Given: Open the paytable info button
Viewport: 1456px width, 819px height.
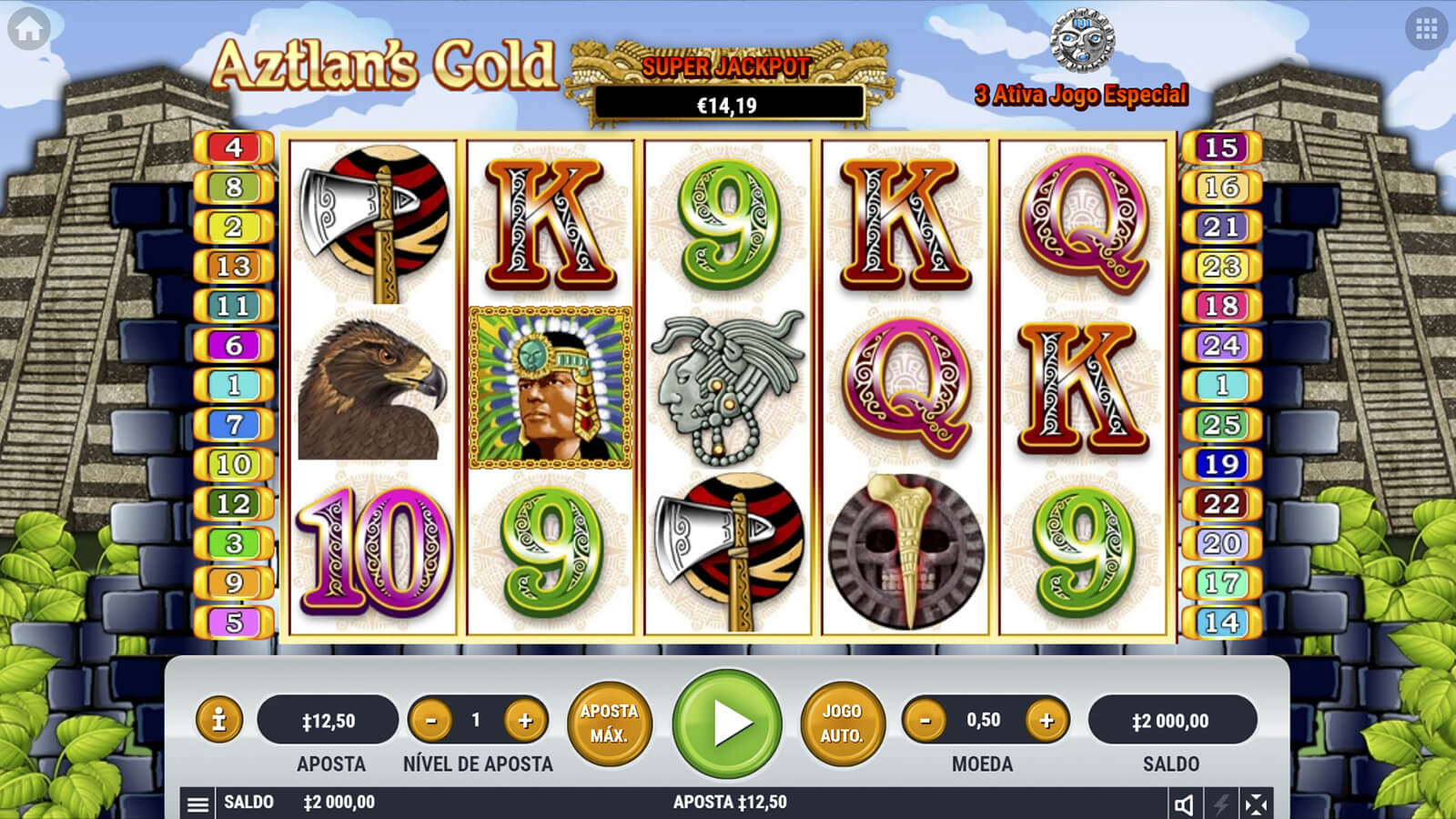Looking at the screenshot, I should tap(218, 721).
